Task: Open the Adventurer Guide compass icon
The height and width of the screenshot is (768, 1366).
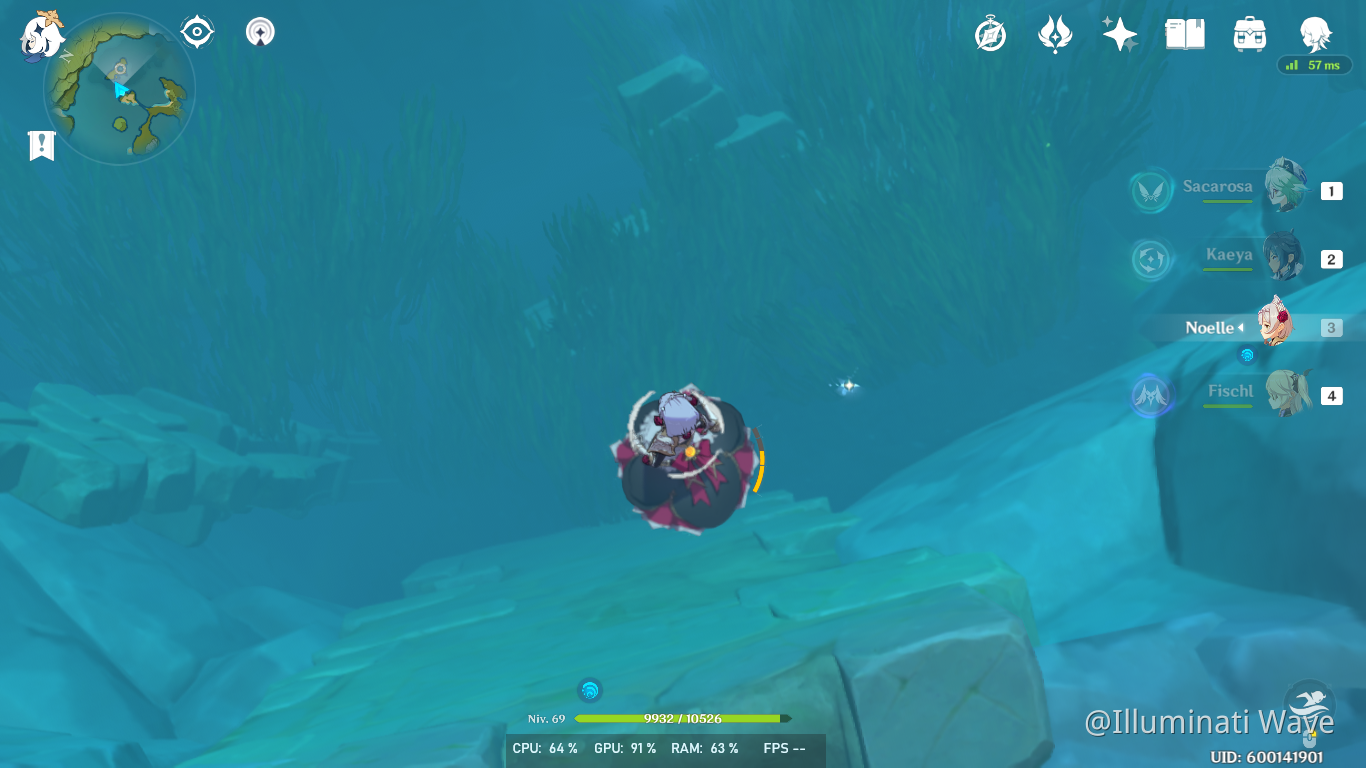Action: pyautogui.click(x=990, y=33)
